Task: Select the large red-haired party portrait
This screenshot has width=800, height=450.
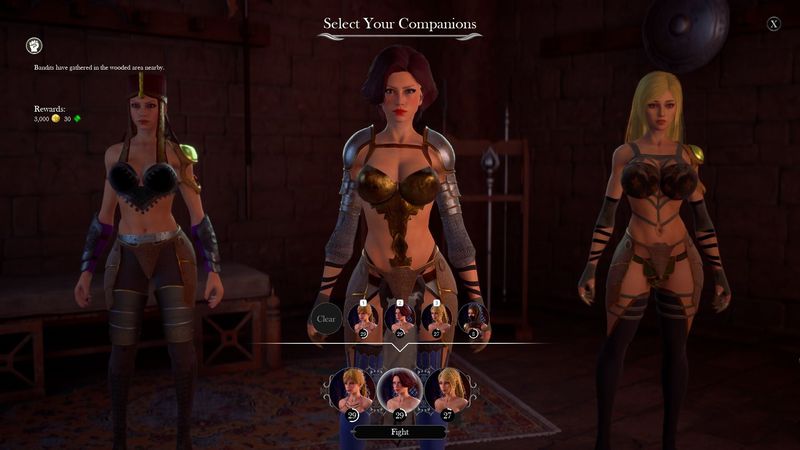Action: click(399, 388)
